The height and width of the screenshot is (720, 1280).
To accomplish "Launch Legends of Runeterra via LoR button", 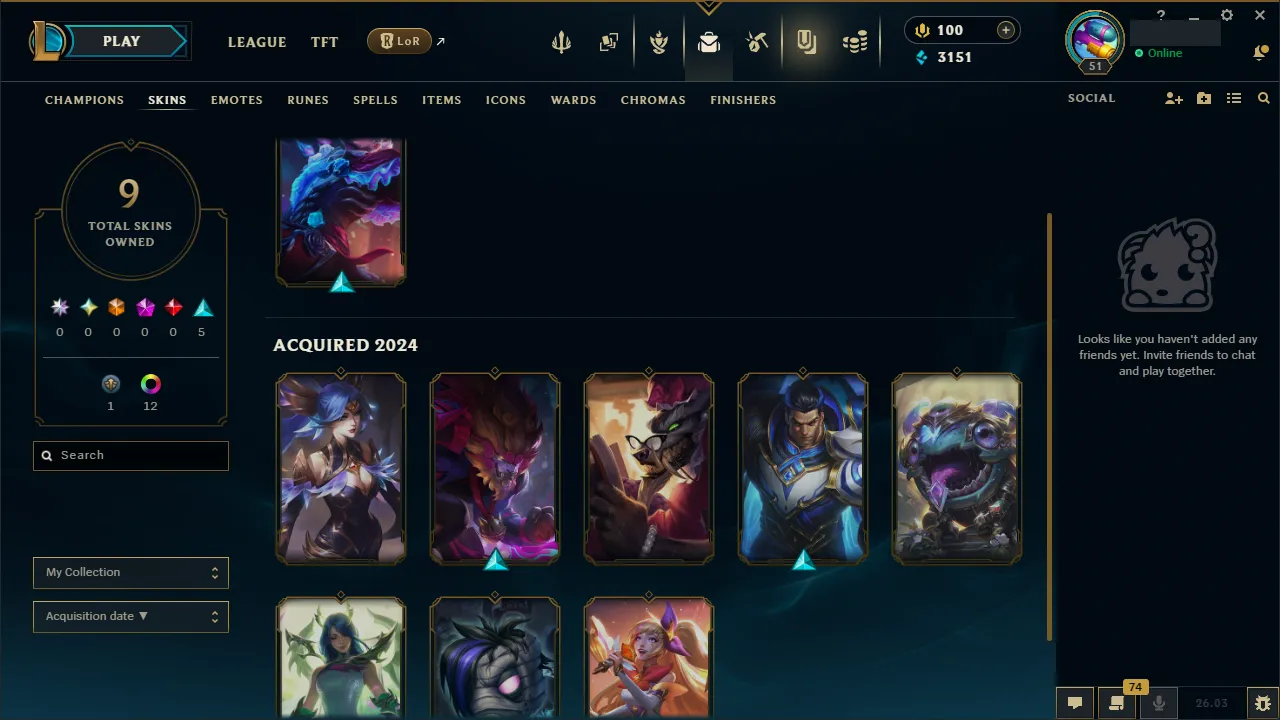I will point(399,41).
